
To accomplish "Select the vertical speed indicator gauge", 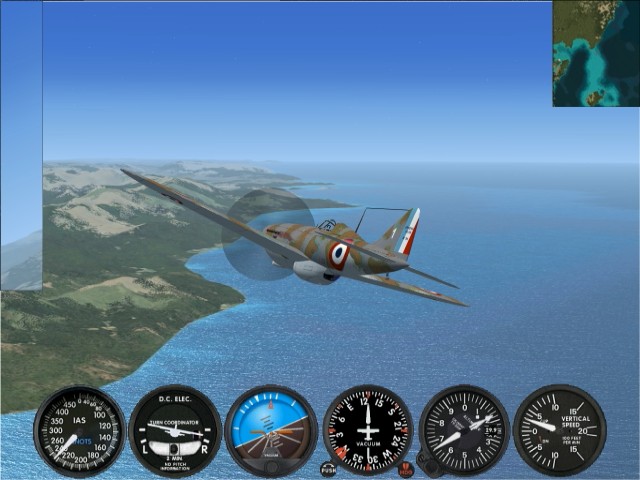I will [559, 430].
